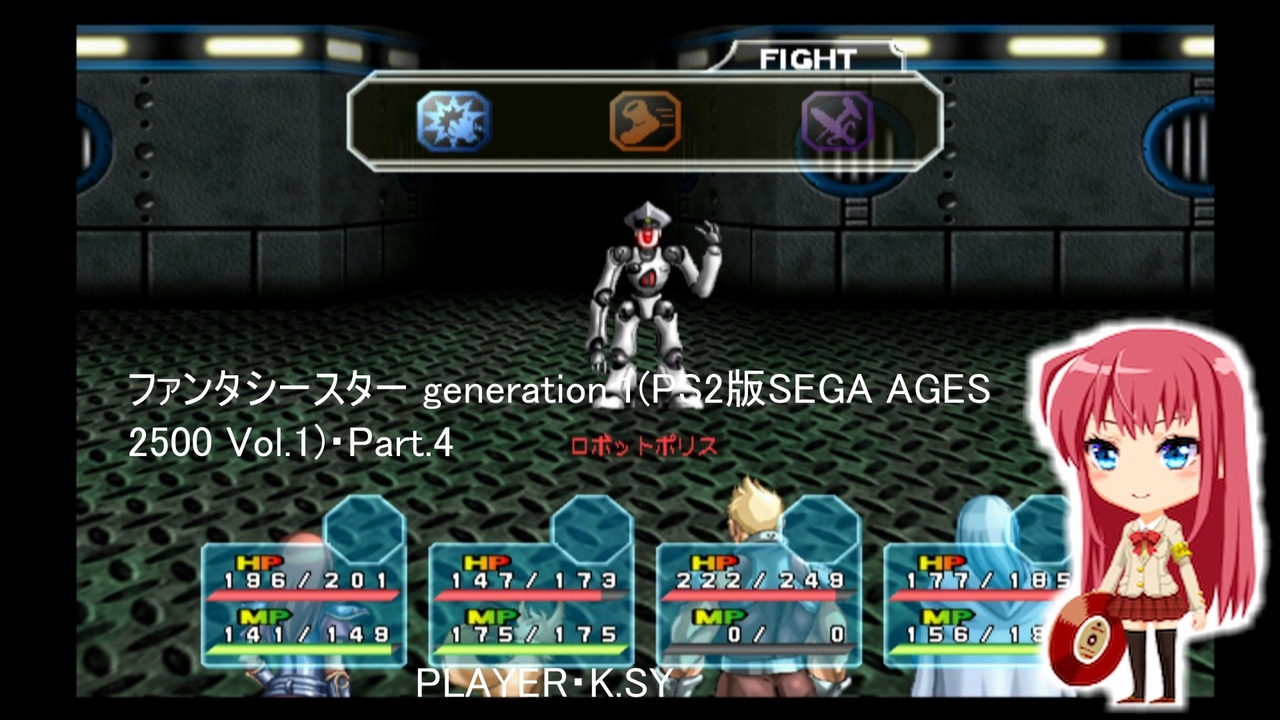Viewport: 1280px width, 720px height.
Task: Select the orange escape boot icon
Action: tap(645, 119)
